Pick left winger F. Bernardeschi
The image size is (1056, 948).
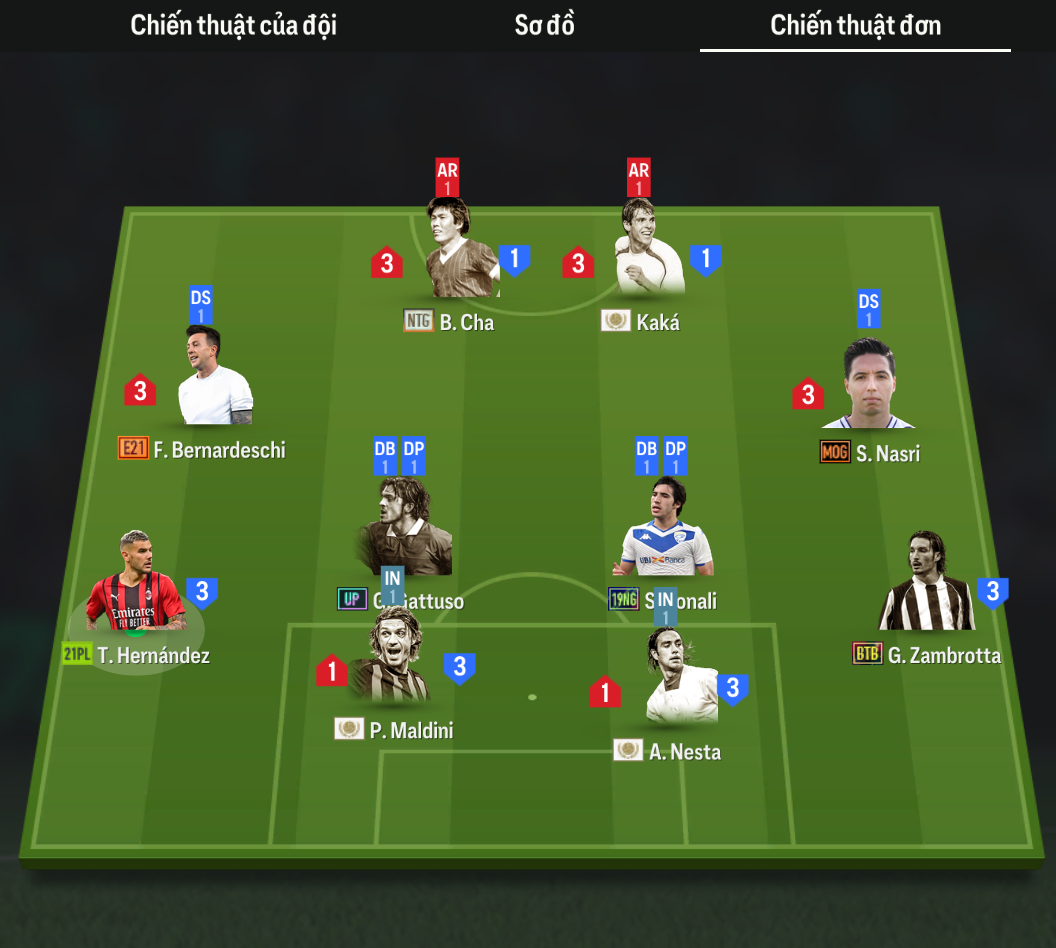pos(215,380)
